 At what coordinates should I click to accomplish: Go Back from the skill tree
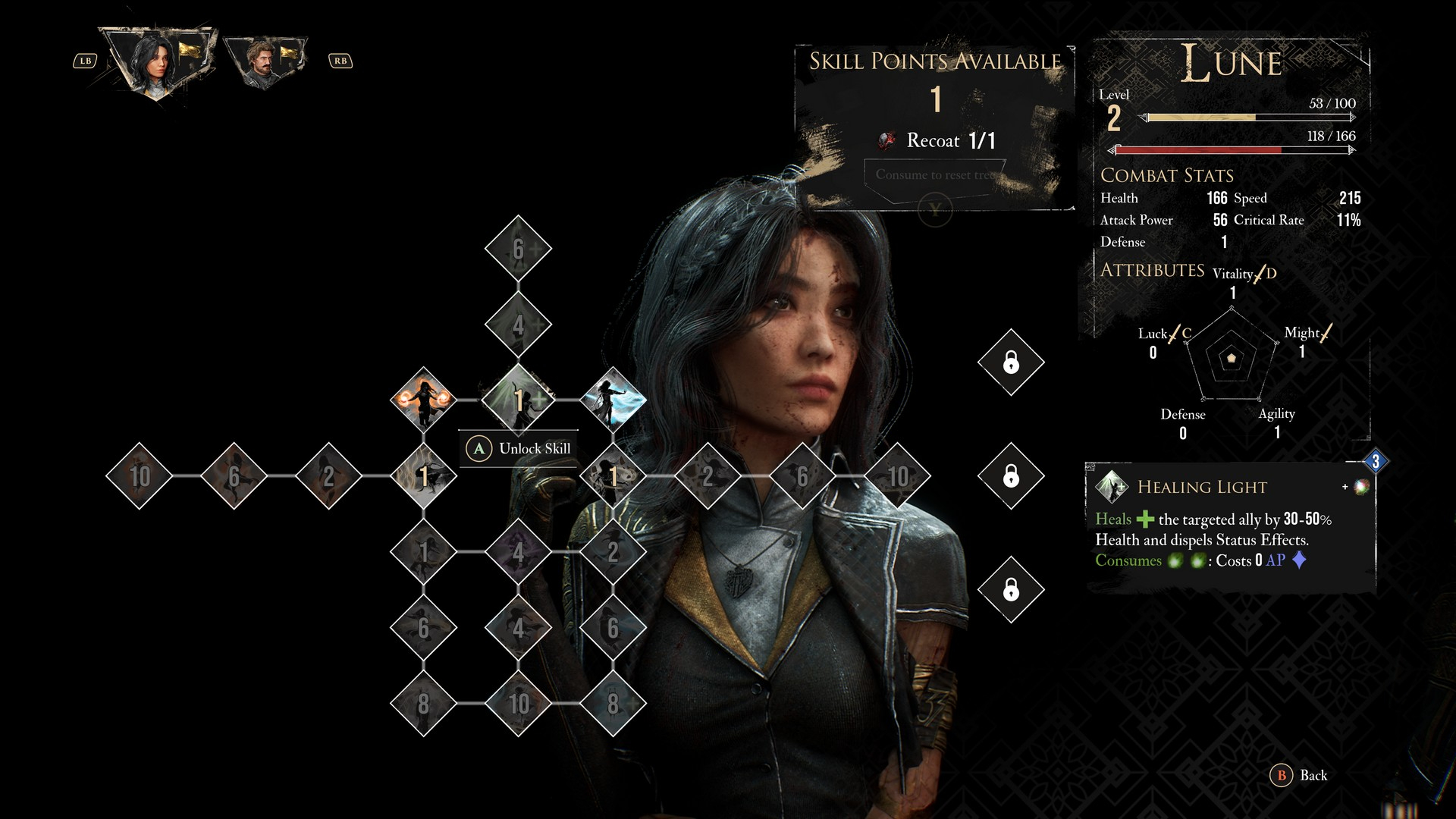1301,775
